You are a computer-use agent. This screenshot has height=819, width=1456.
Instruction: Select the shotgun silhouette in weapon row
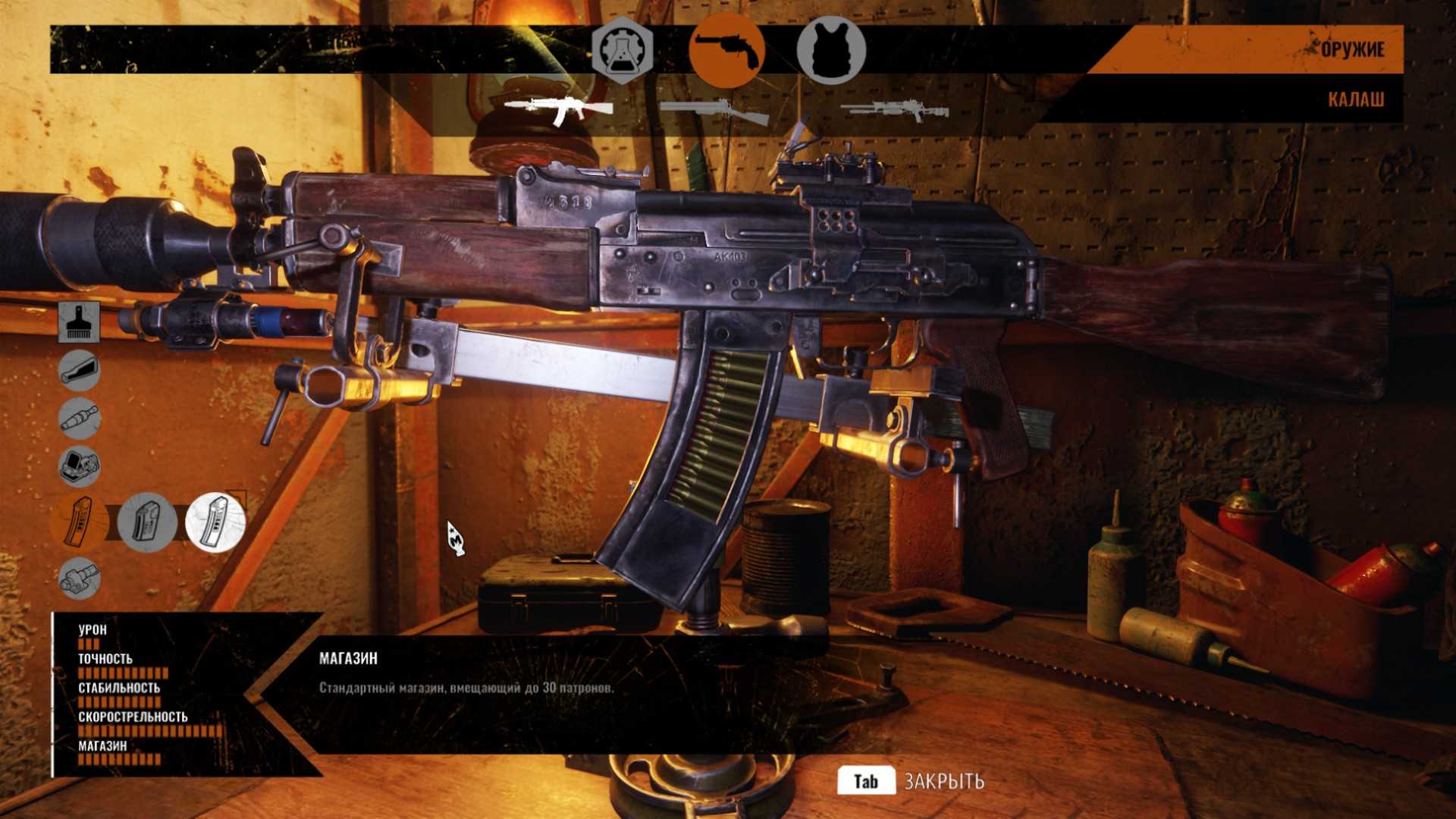[x=714, y=112]
